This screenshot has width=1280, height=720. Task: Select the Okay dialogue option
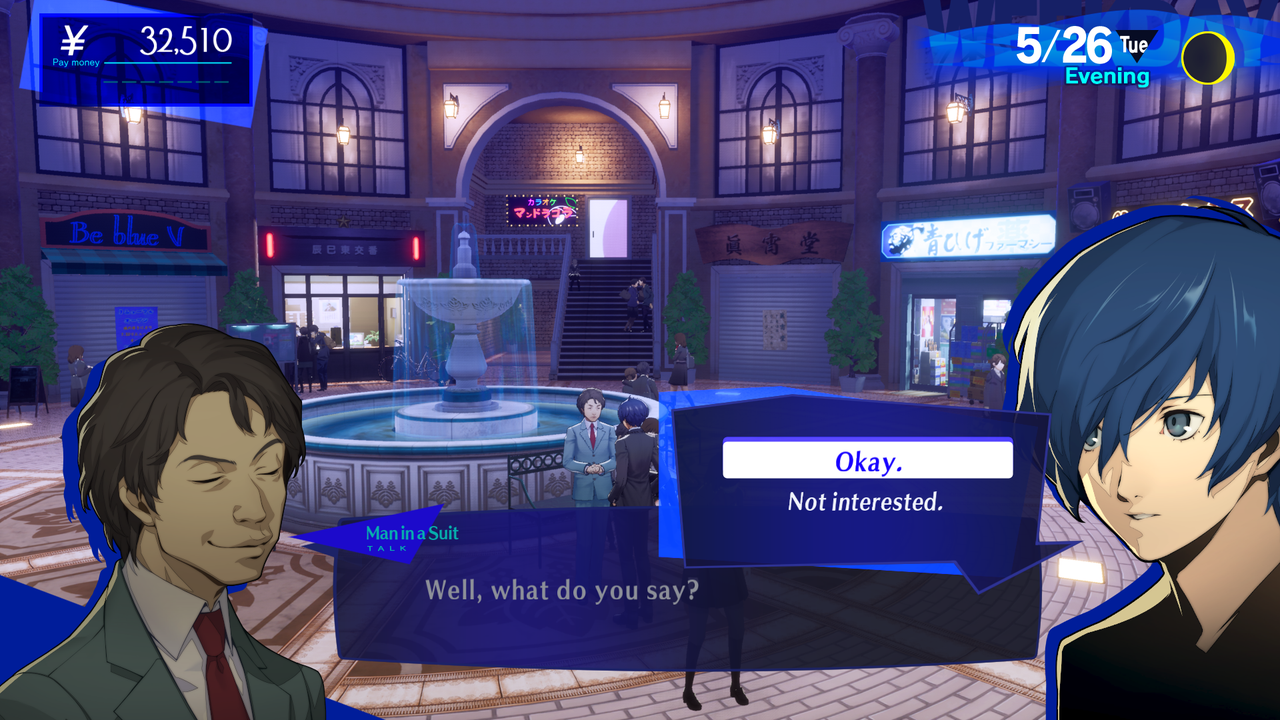click(866, 459)
